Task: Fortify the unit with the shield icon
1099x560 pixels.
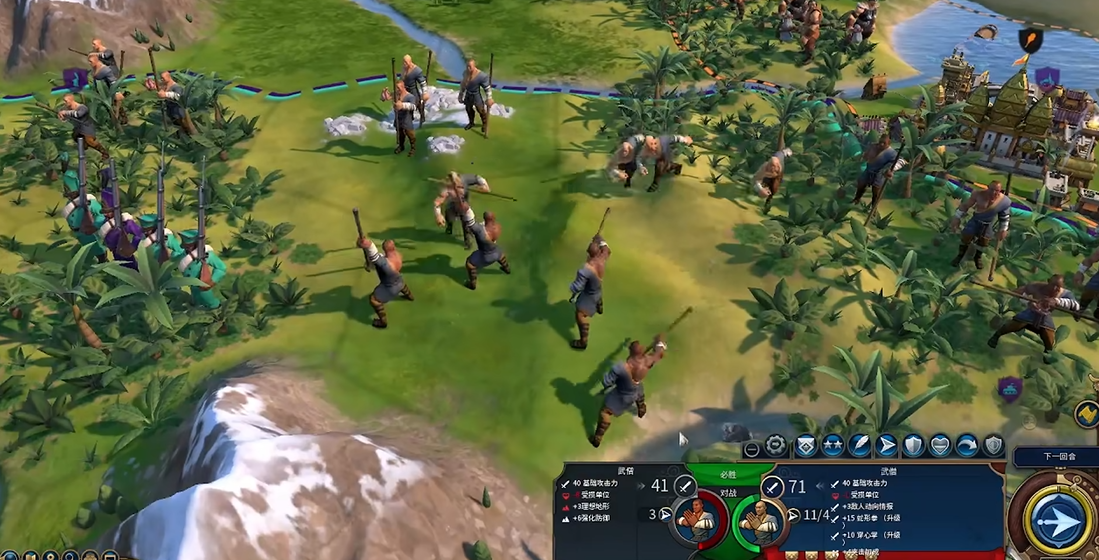Action: (913, 446)
